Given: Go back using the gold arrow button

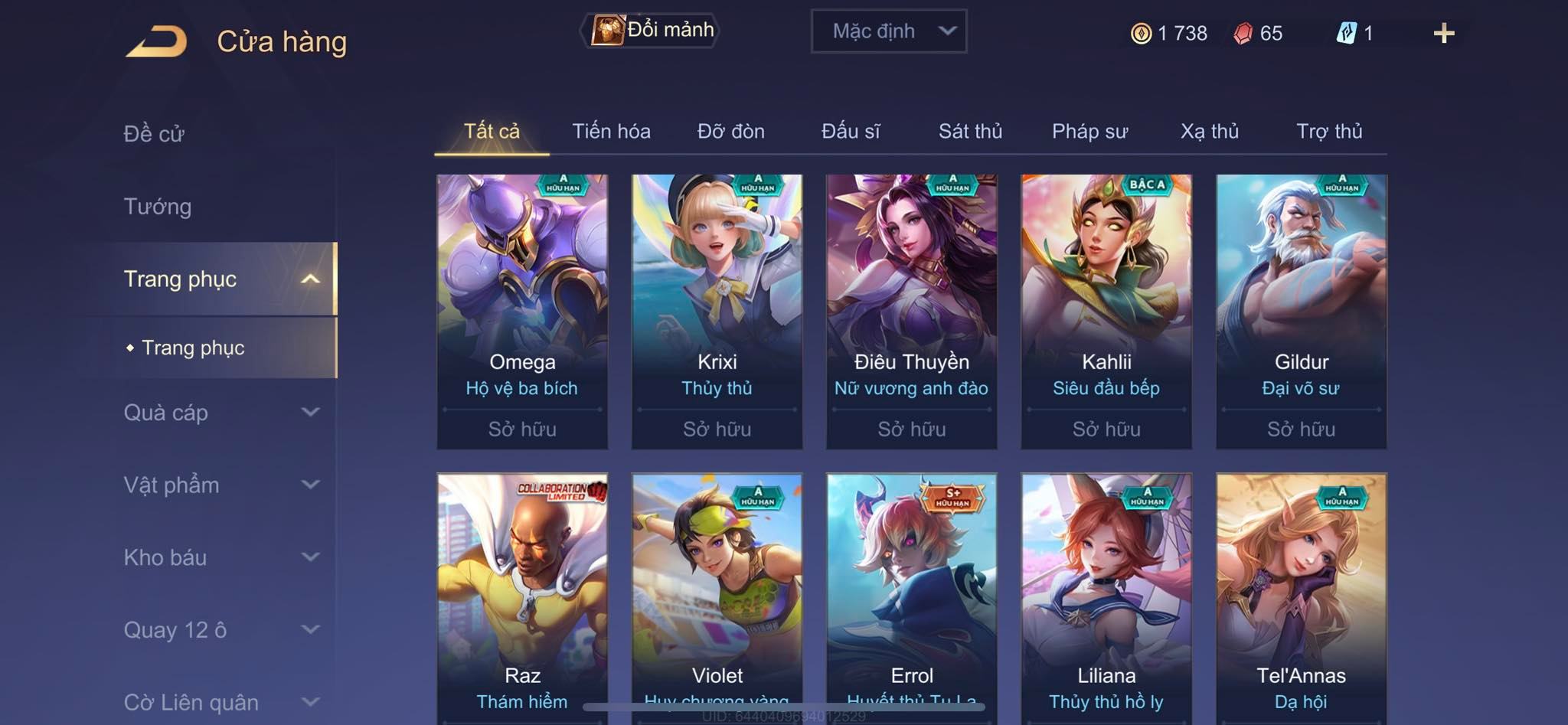Looking at the screenshot, I should point(157,41).
